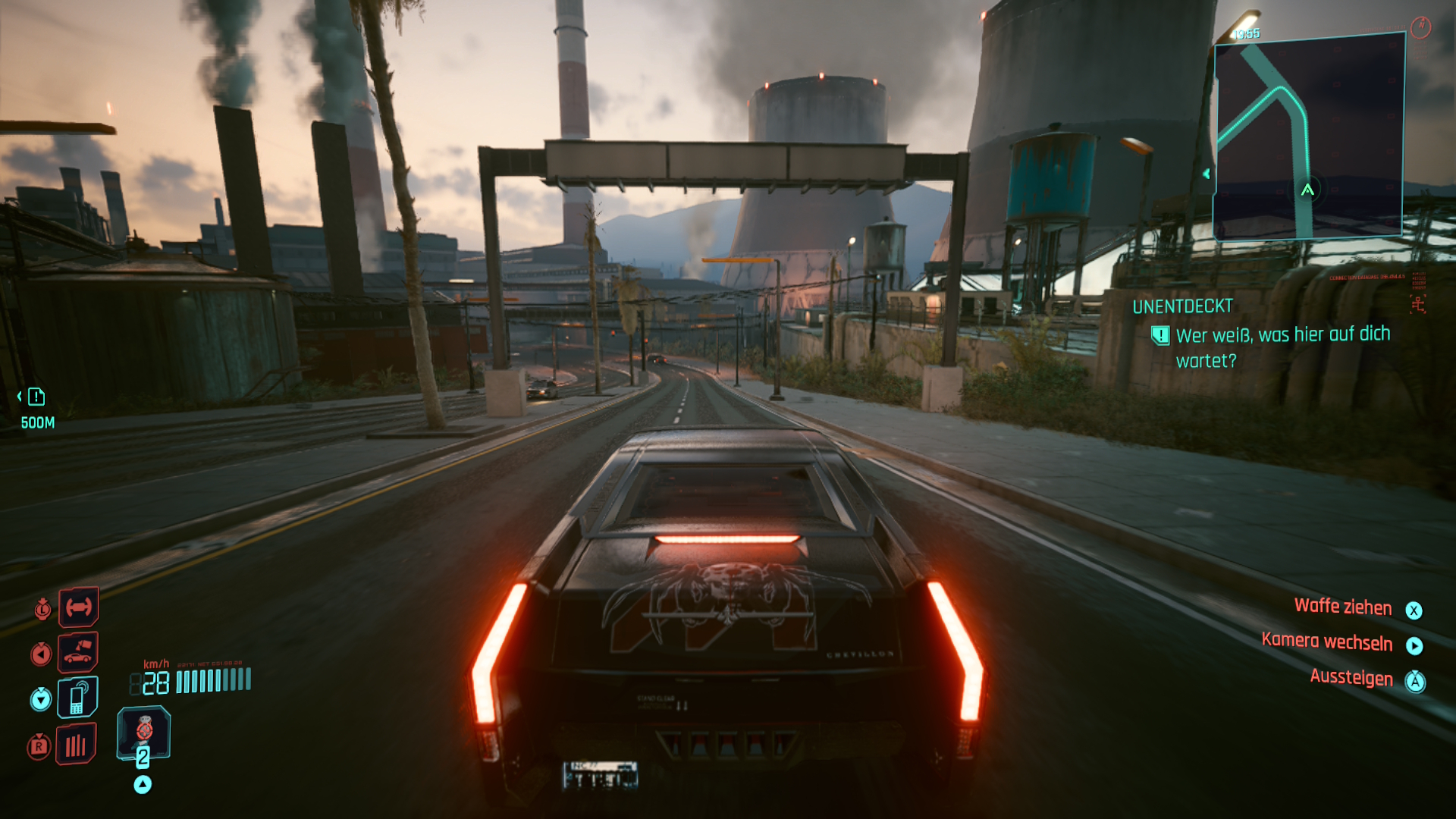Activate the steering wheel vehicle icon

[x=79, y=607]
